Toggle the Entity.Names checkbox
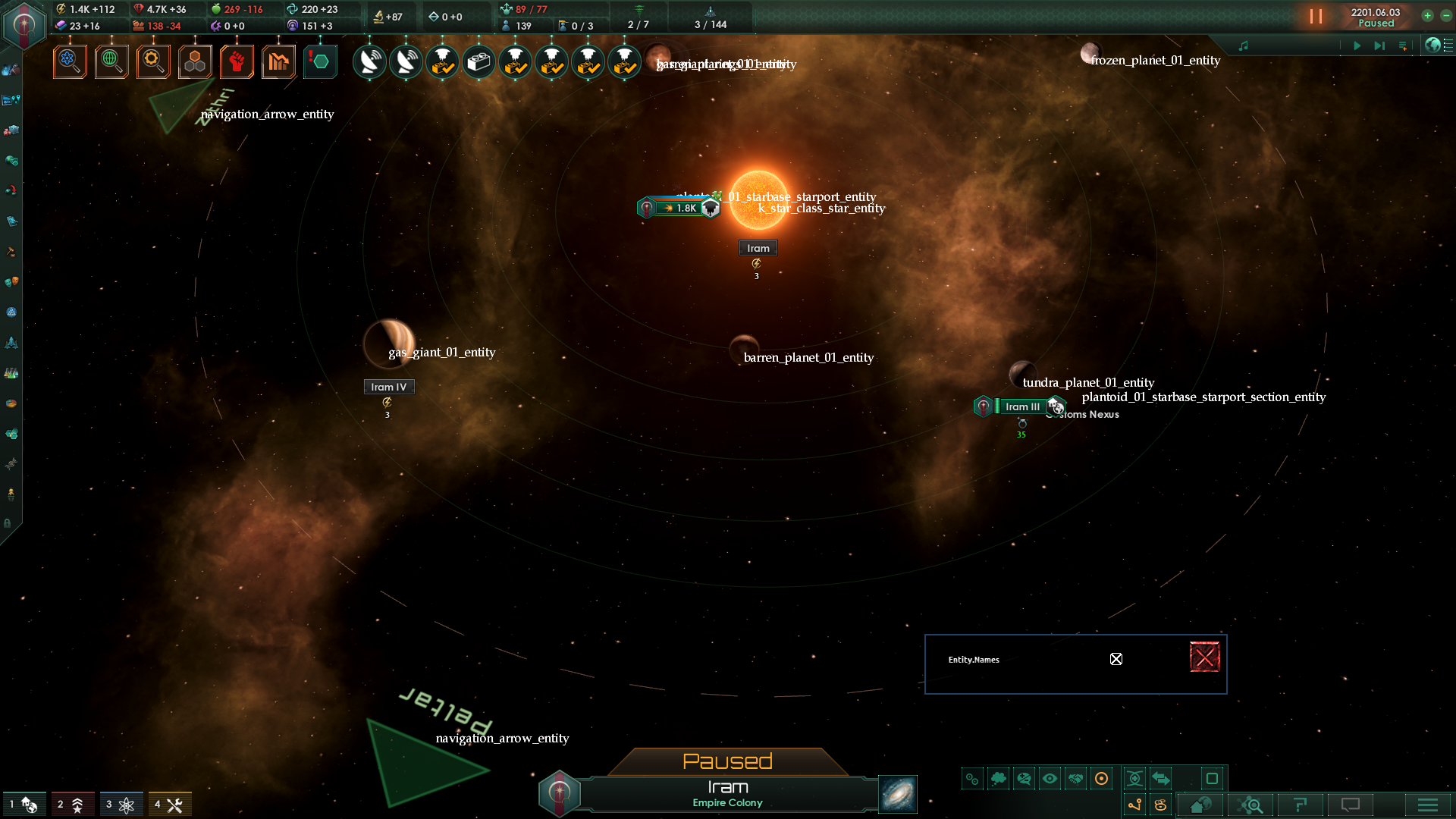Screen dimensions: 1456x819 (1116, 659)
